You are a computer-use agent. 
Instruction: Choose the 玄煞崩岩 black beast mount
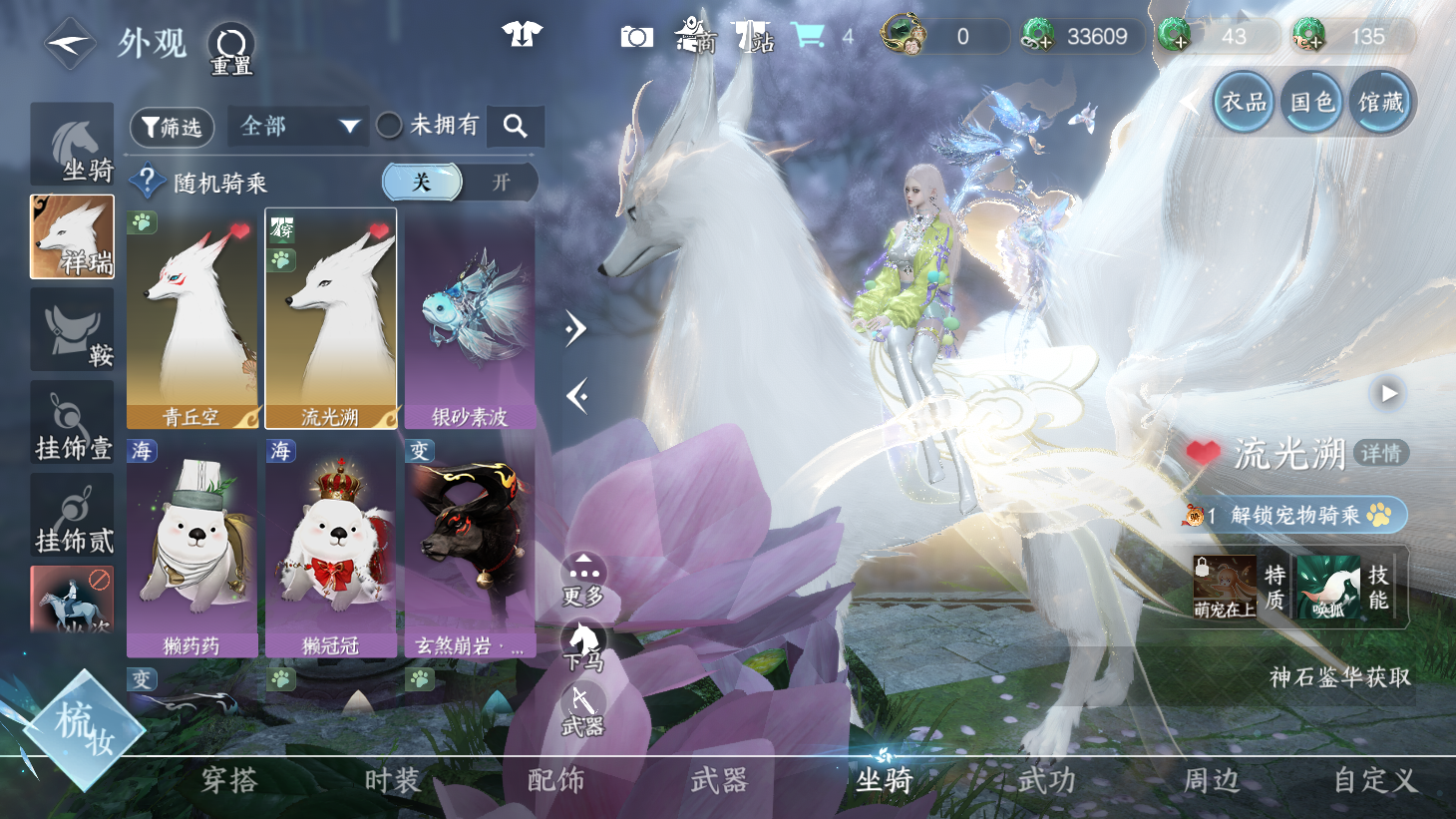click(470, 548)
